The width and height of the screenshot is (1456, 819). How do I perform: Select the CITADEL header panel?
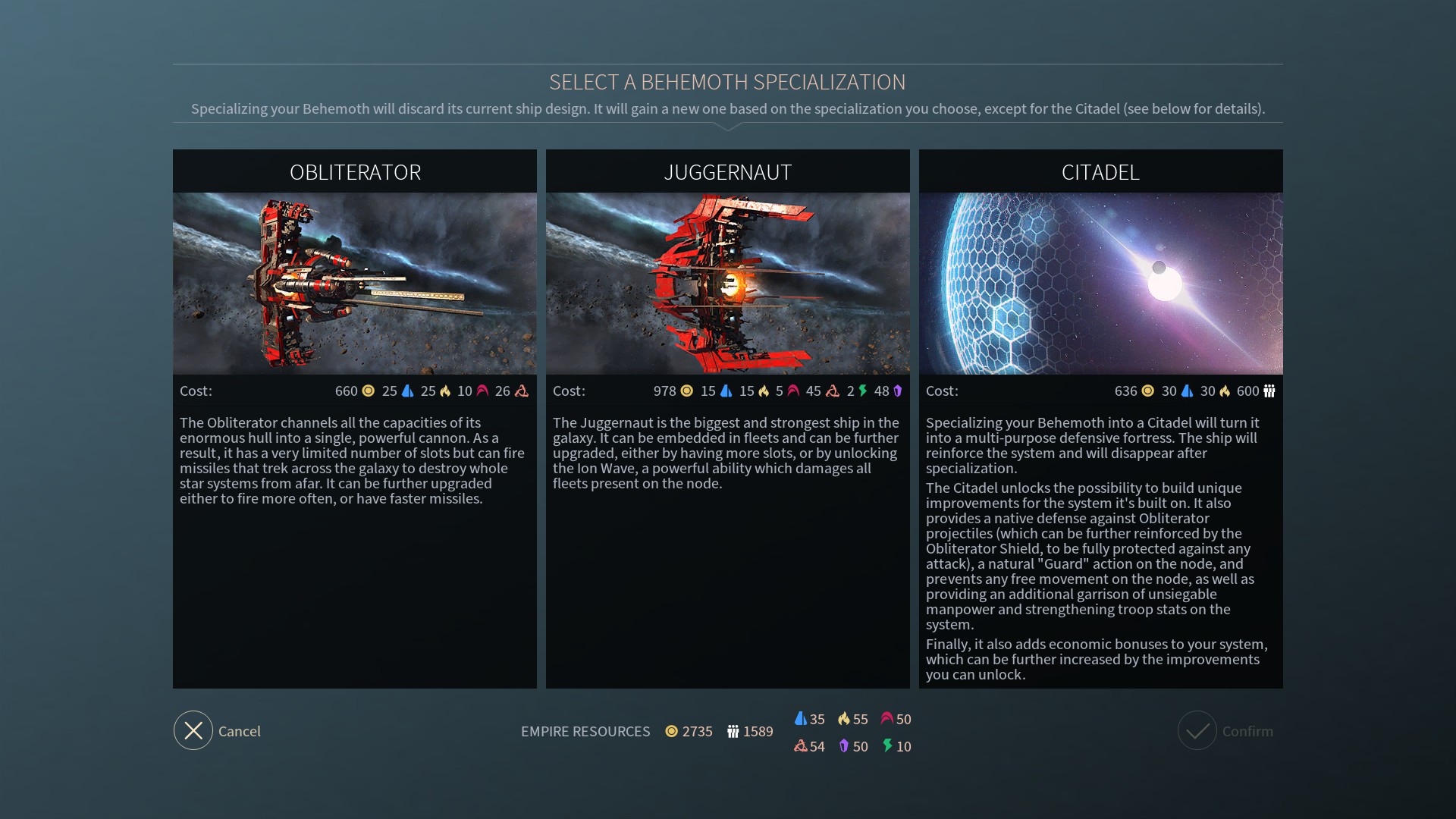[x=1100, y=171]
